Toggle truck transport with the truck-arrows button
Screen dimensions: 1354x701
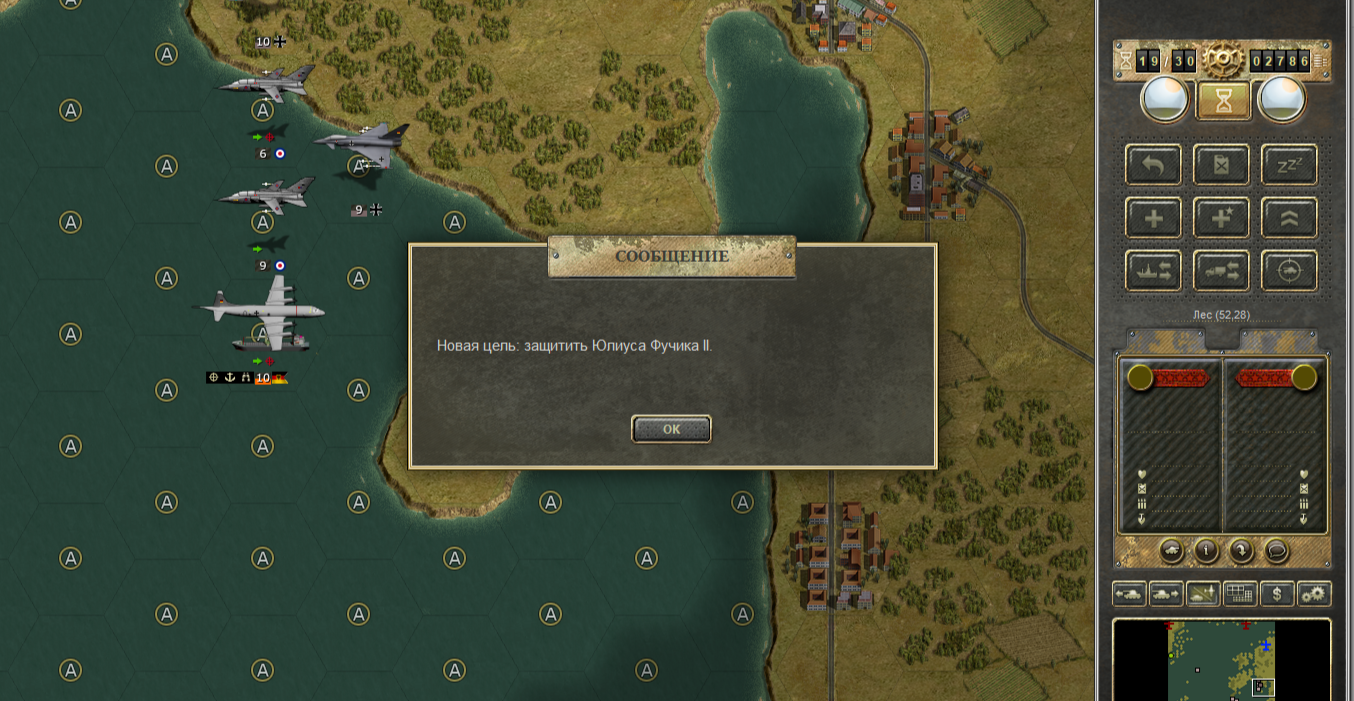click(x=1221, y=270)
